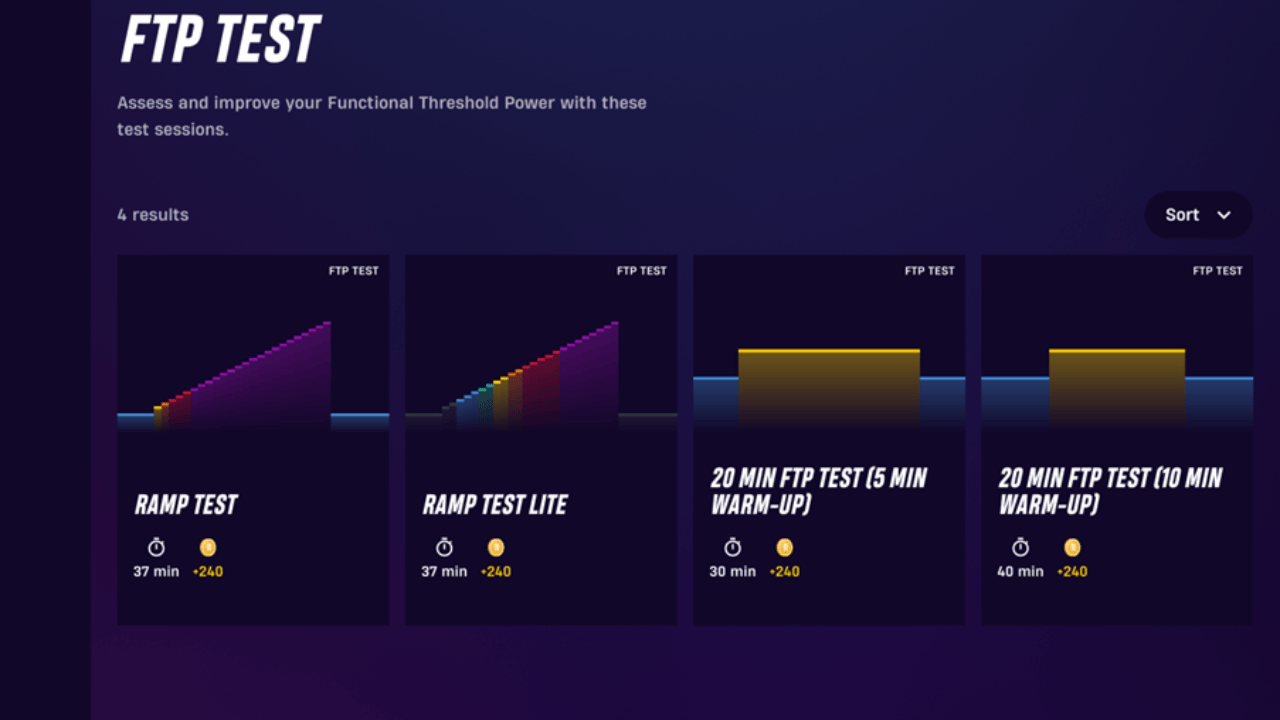Click the coin icon on Ramp Test Lite card
This screenshot has width=1280, height=720.
click(496, 547)
